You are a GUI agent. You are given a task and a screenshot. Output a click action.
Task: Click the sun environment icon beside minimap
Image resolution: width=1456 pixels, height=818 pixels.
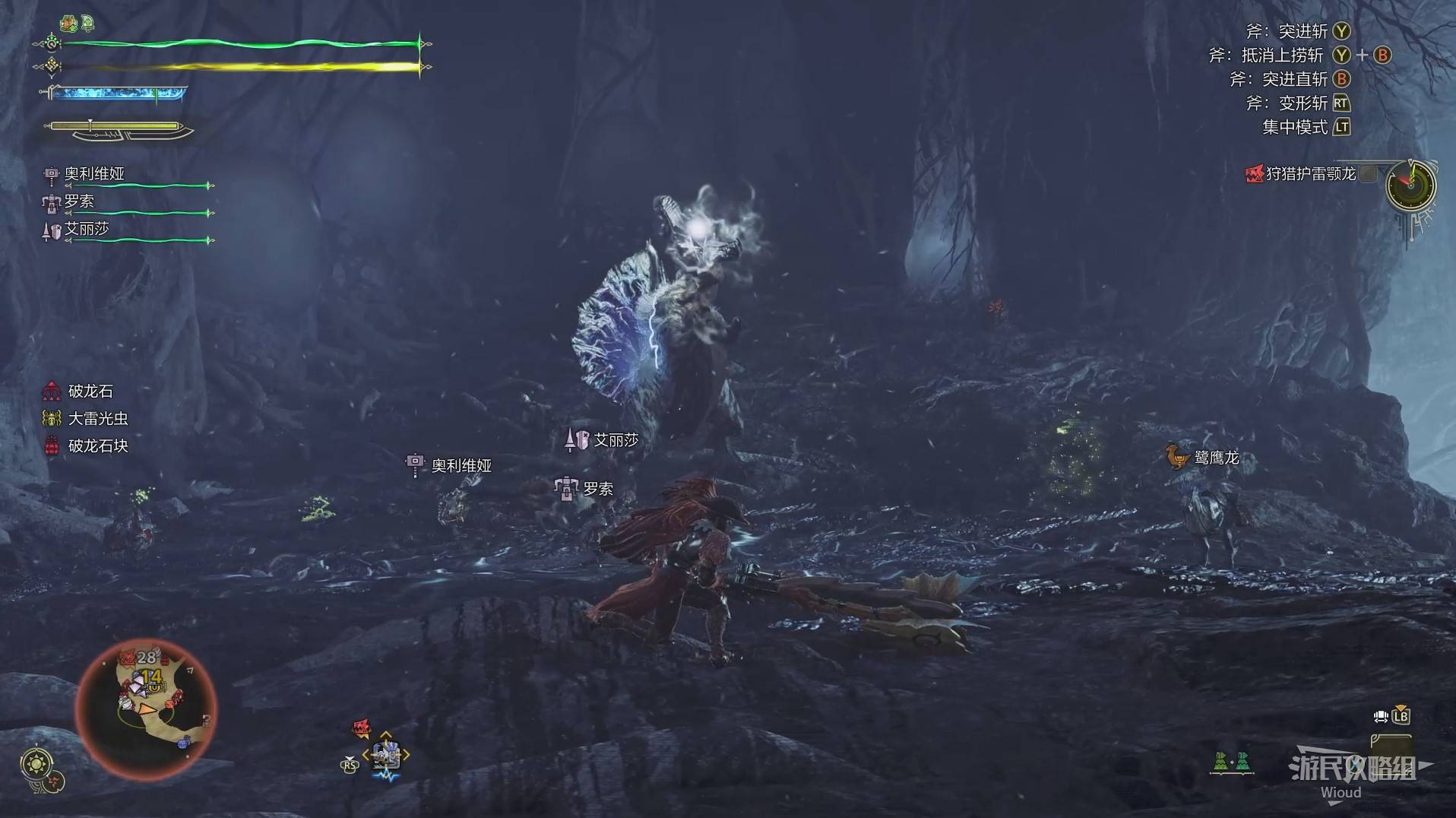(x=37, y=763)
